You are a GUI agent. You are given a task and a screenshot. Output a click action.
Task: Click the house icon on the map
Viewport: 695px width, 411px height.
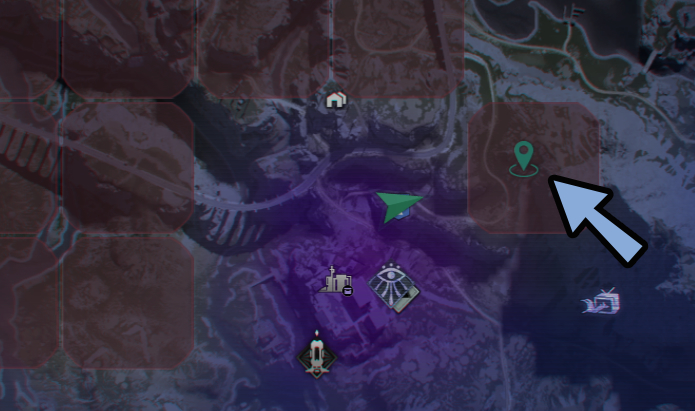point(336,100)
